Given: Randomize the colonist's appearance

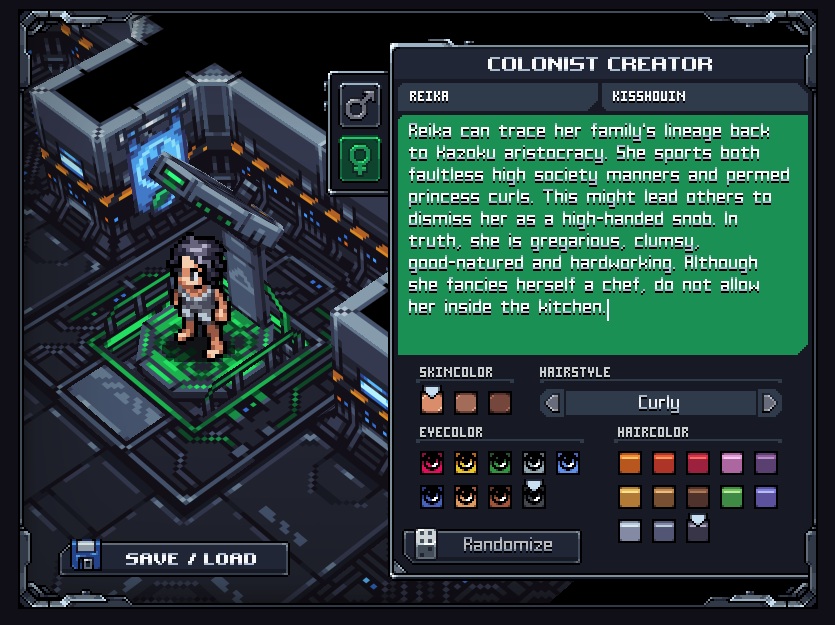Looking at the screenshot, I should point(492,545).
